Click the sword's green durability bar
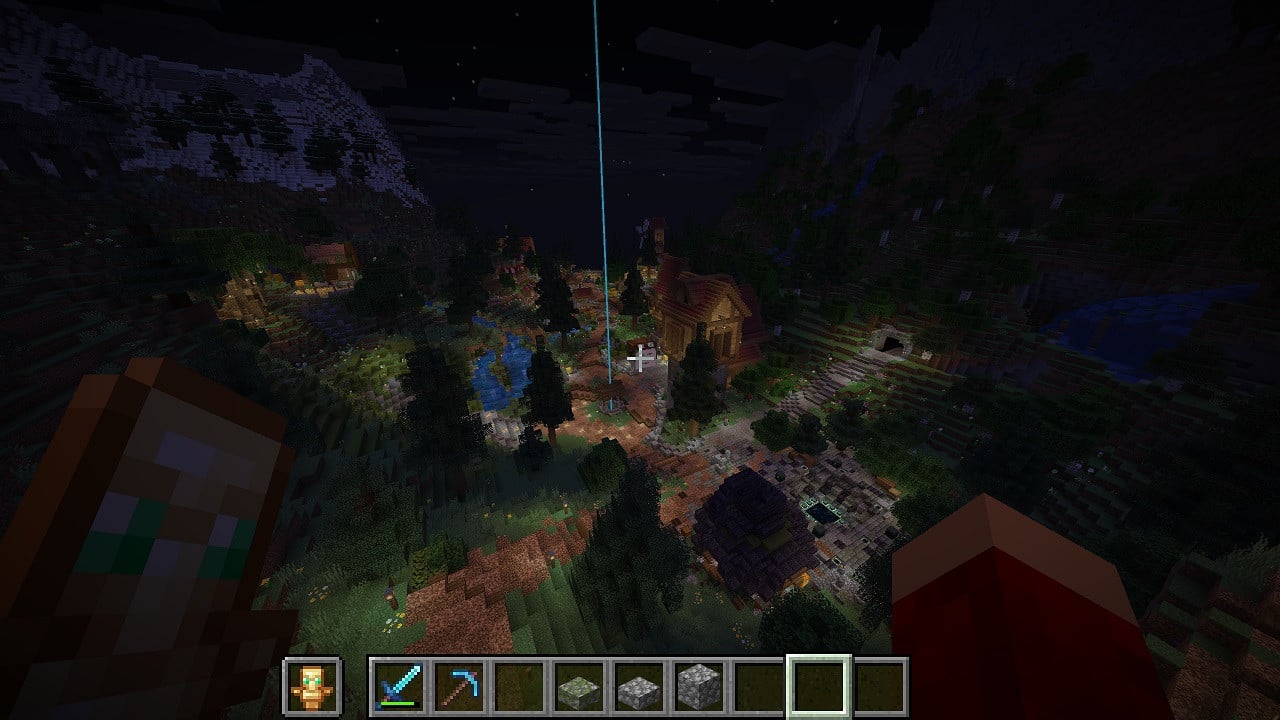 [x=398, y=703]
